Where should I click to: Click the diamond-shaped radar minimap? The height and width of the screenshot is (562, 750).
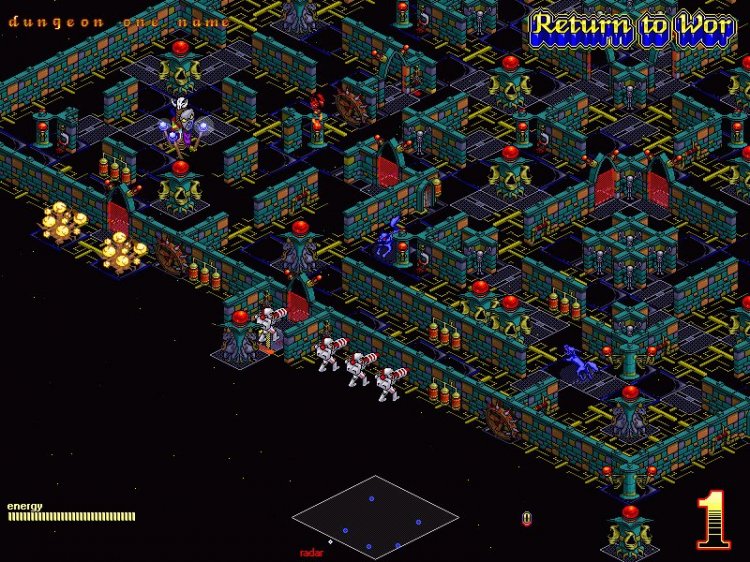pyautogui.click(x=375, y=516)
